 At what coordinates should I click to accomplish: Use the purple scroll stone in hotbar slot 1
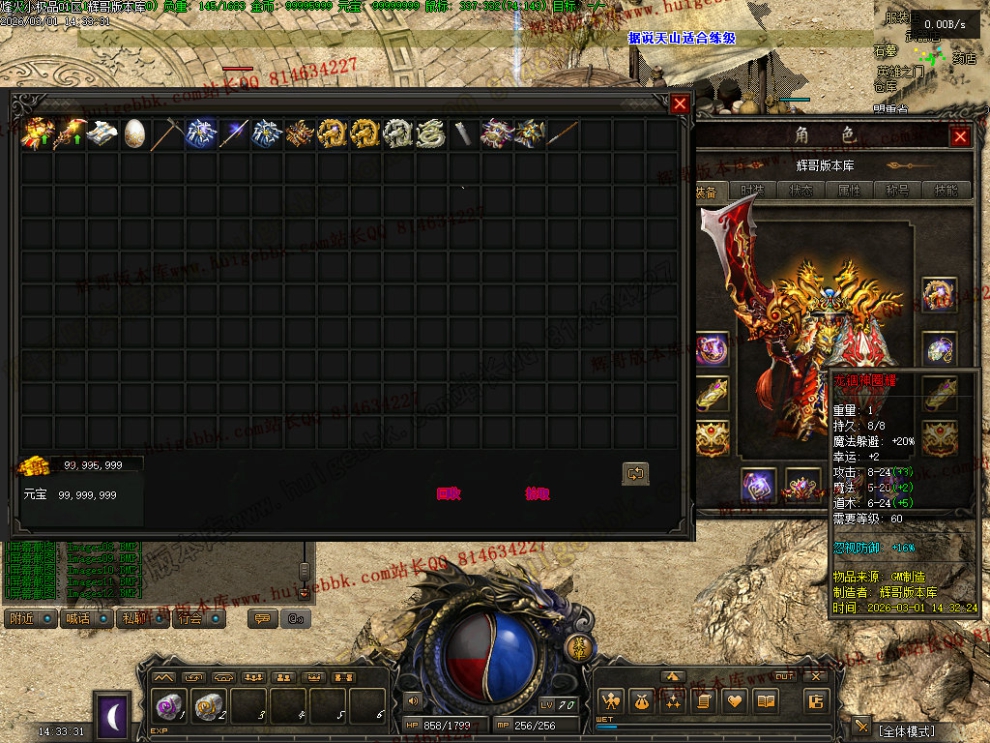(168, 704)
